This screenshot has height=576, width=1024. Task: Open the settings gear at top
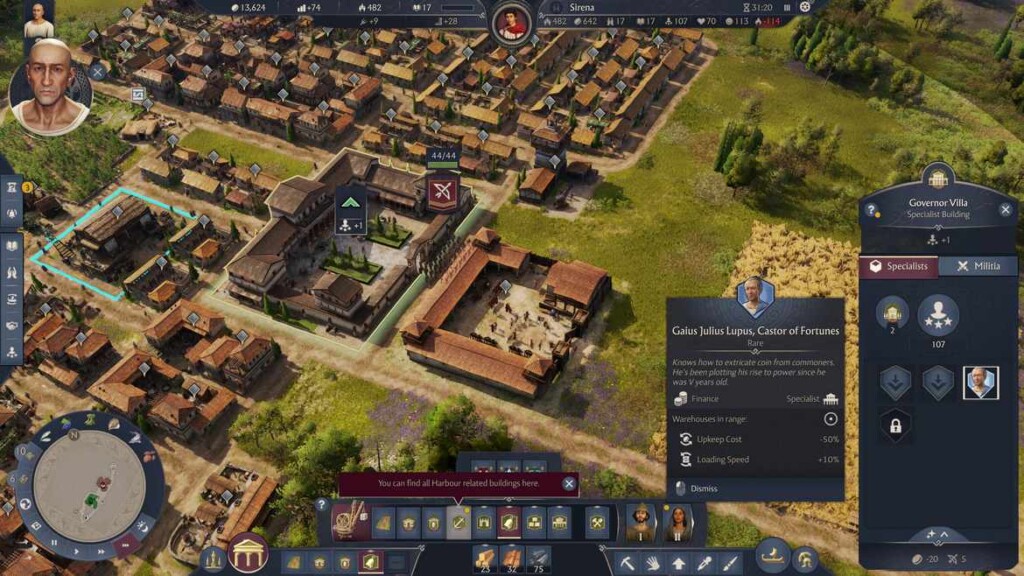point(805,7)
